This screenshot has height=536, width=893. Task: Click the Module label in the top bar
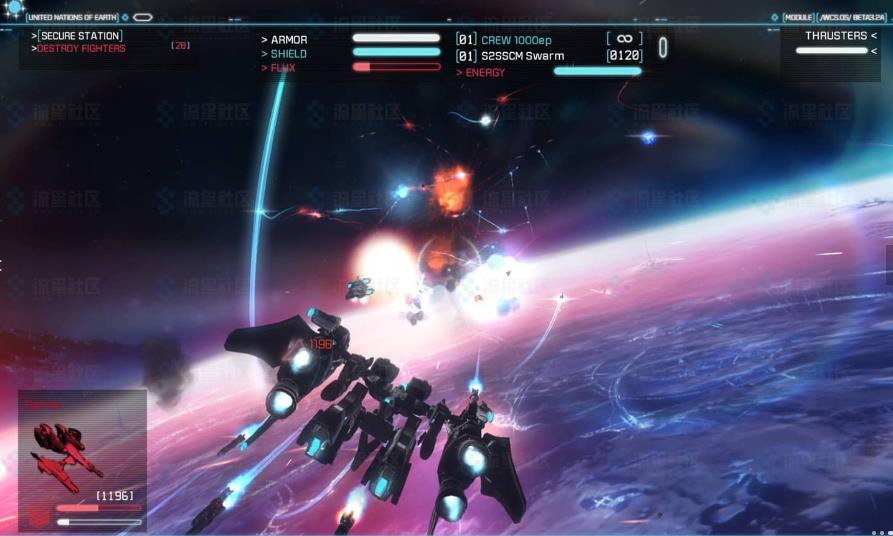798,17
